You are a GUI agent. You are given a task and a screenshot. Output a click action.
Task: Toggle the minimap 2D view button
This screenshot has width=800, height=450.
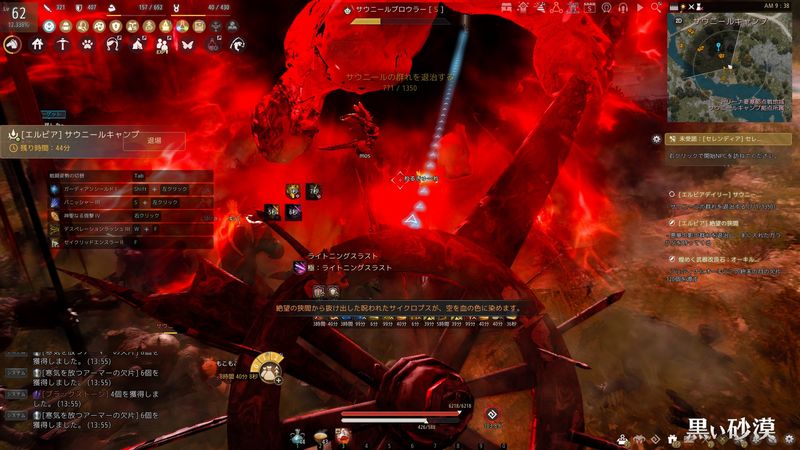pyautogui.click(x=677, y=19)
